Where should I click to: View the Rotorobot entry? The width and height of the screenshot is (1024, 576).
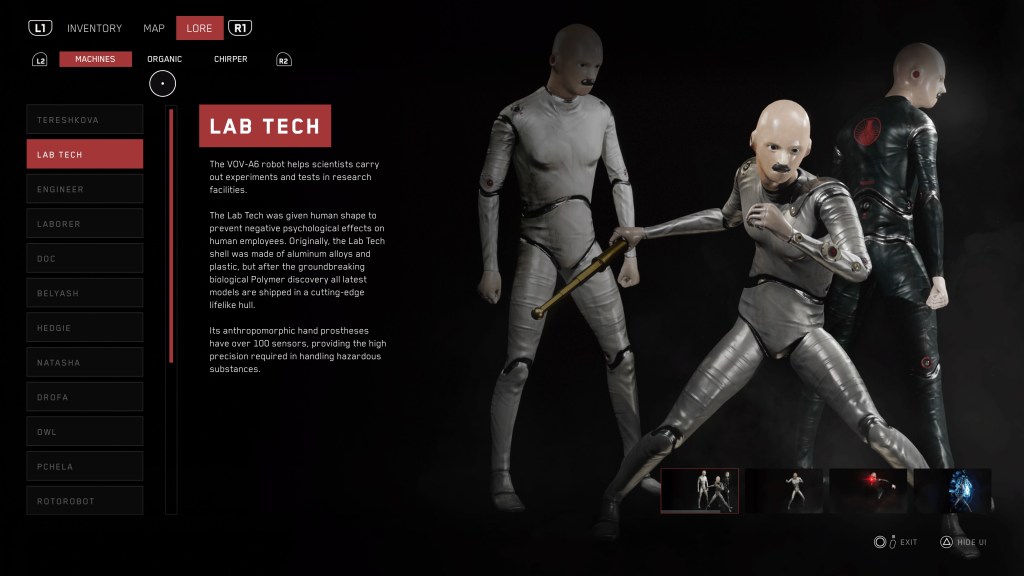pyautogui.click(x=85, y=501)
